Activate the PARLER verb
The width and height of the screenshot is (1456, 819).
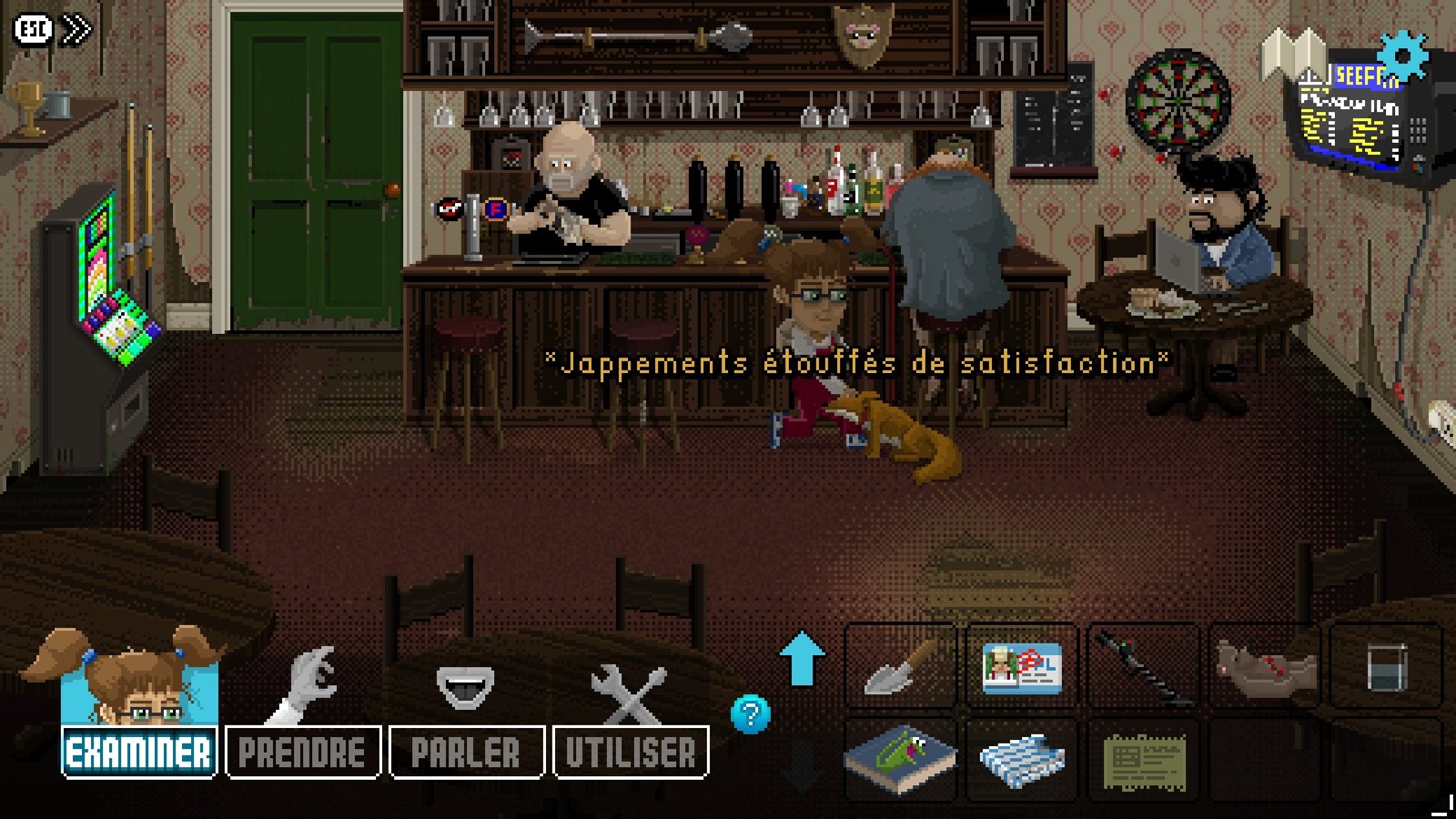coord(466,753)
